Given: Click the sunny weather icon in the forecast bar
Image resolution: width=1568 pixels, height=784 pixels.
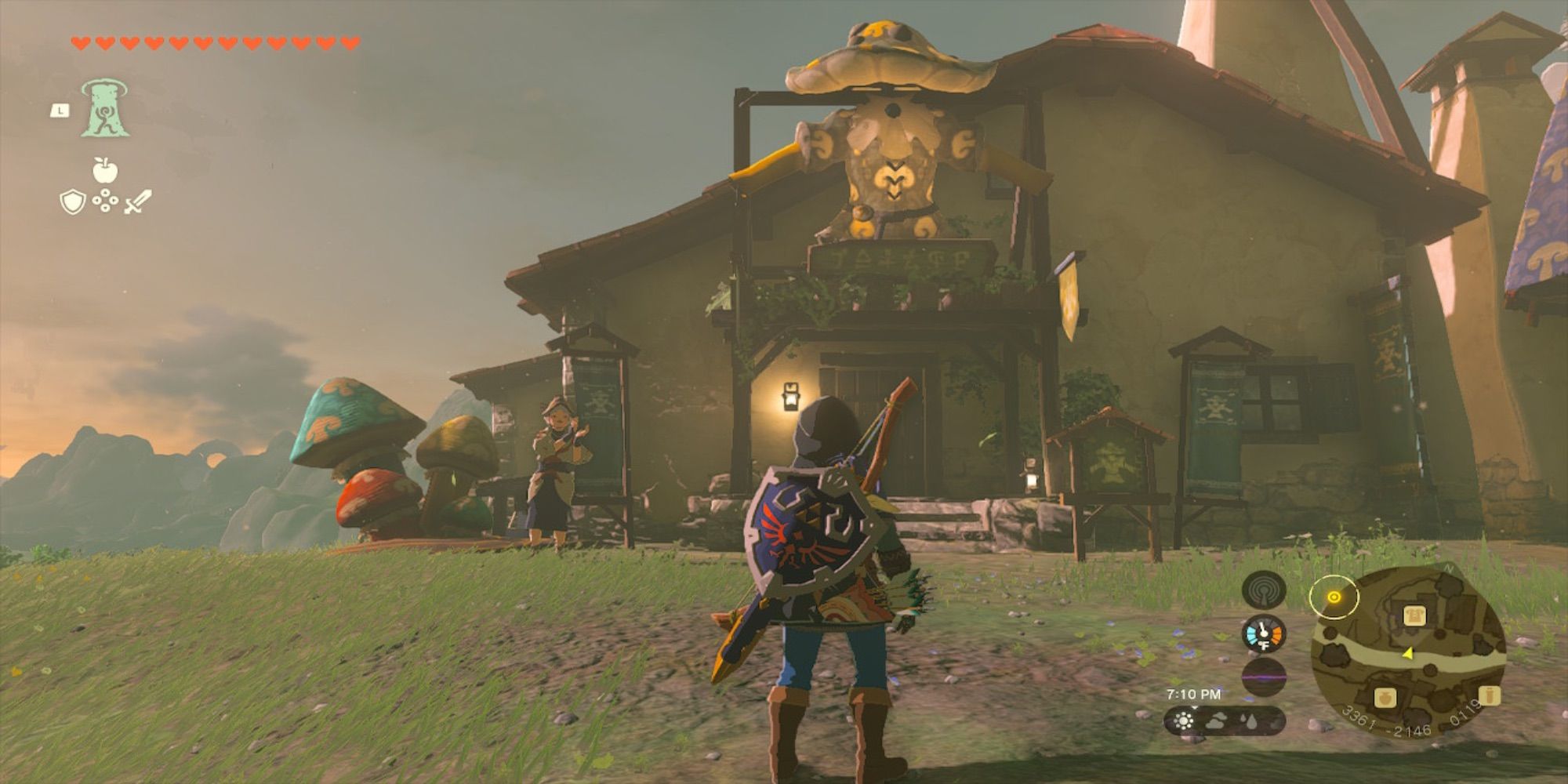Looking at the screenshot, I should tap(1182, 720).
